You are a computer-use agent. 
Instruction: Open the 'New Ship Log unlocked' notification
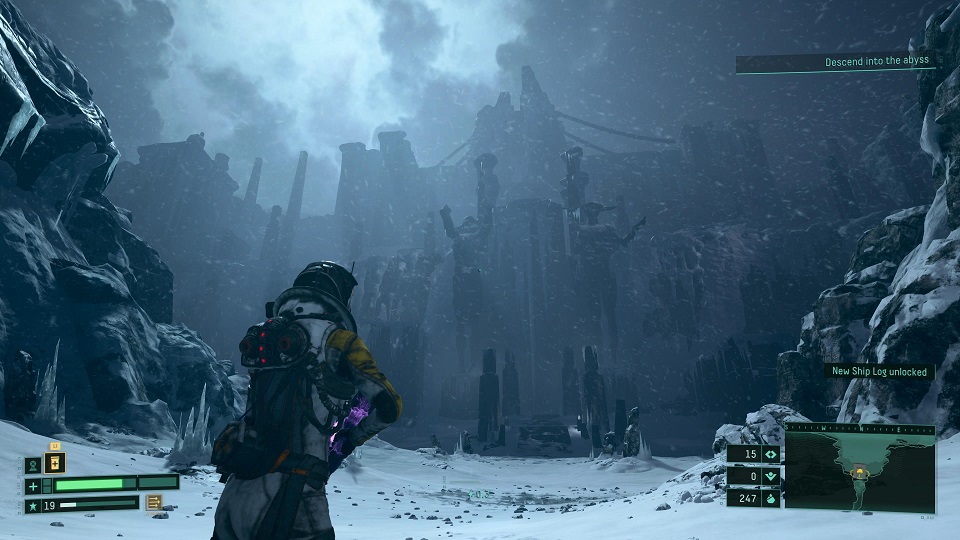click(x=879, y=372)
